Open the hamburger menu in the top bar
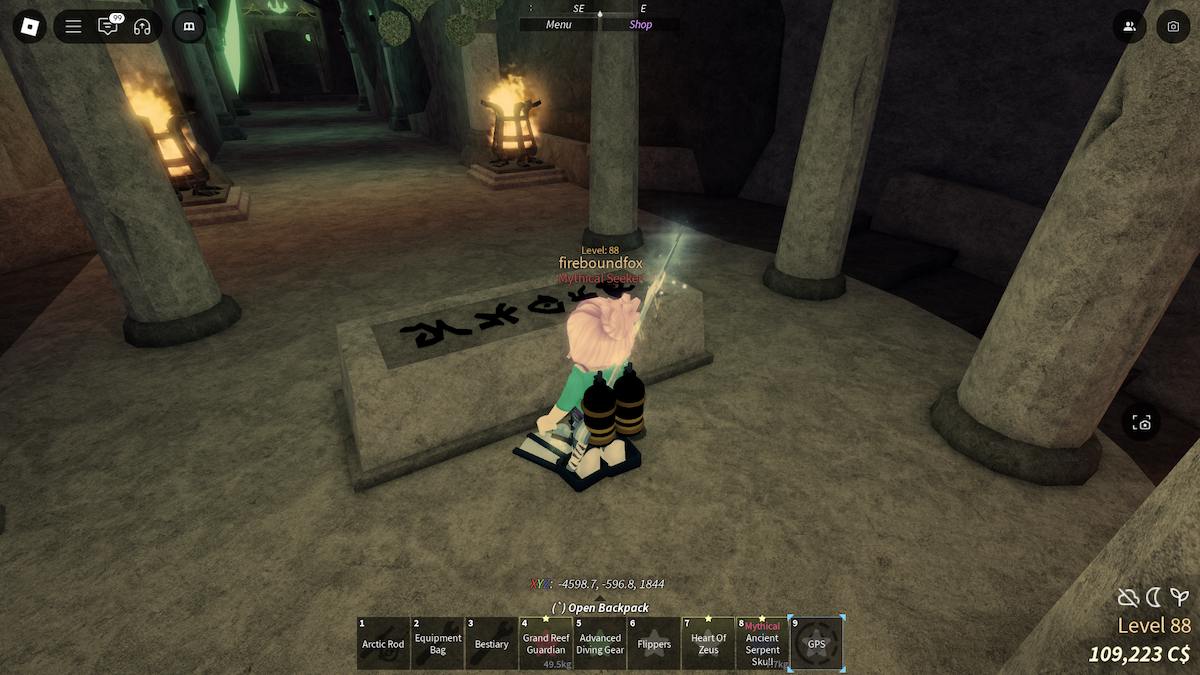 73,26
